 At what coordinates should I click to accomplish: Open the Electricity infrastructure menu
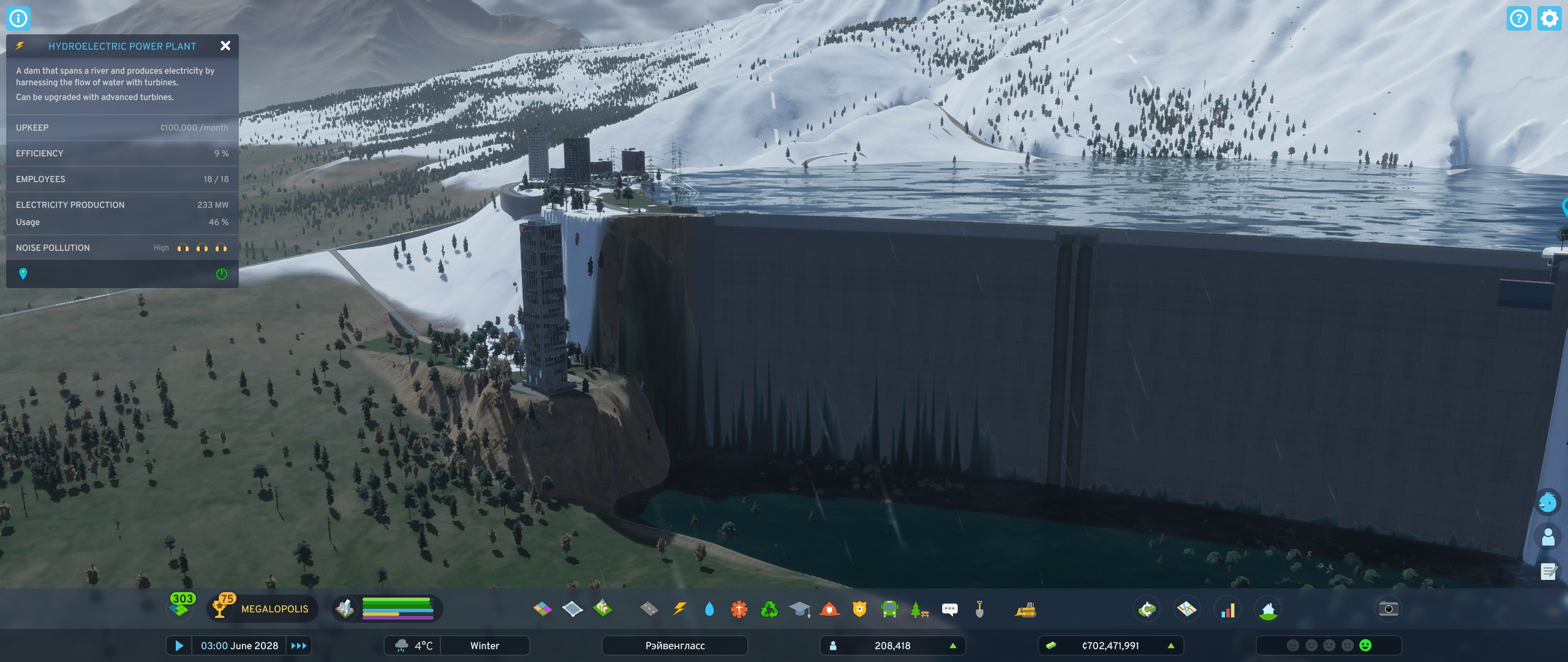(680, 609)
